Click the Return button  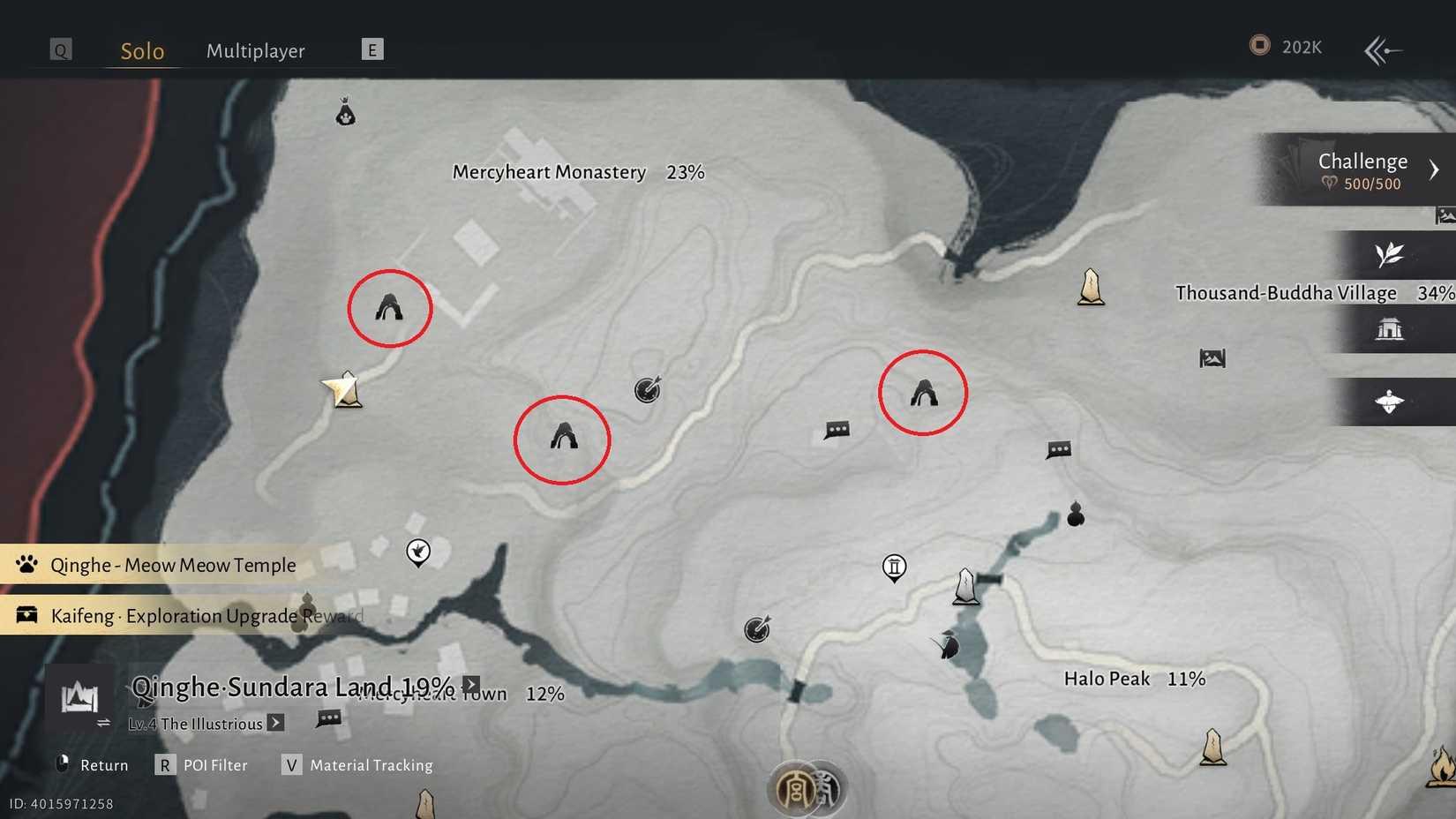tap(91, 764)
